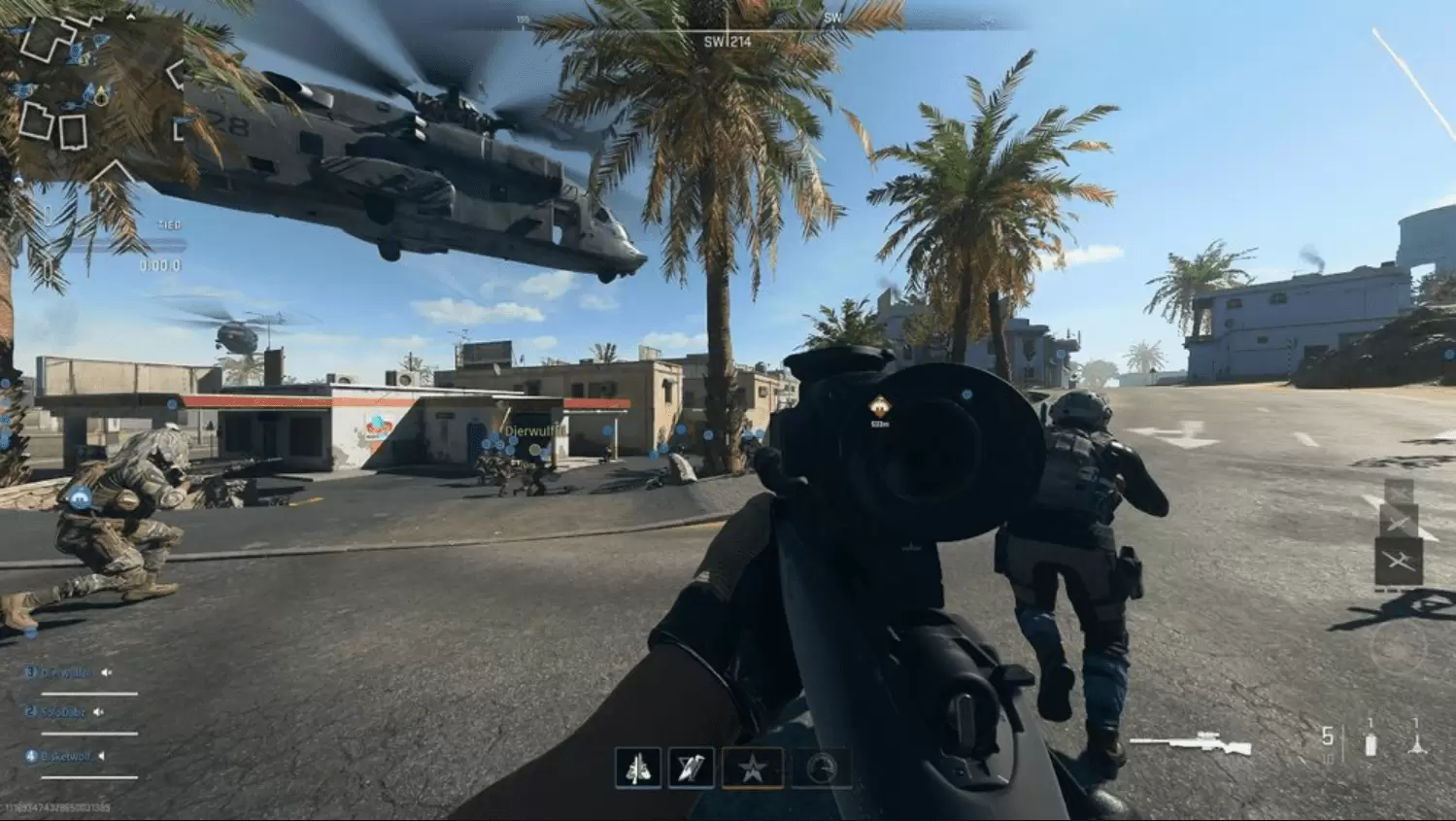Screen dimensions: 1456x821
Task: Open the timer killstreak slot icon
Action: (x=821, y=768)
